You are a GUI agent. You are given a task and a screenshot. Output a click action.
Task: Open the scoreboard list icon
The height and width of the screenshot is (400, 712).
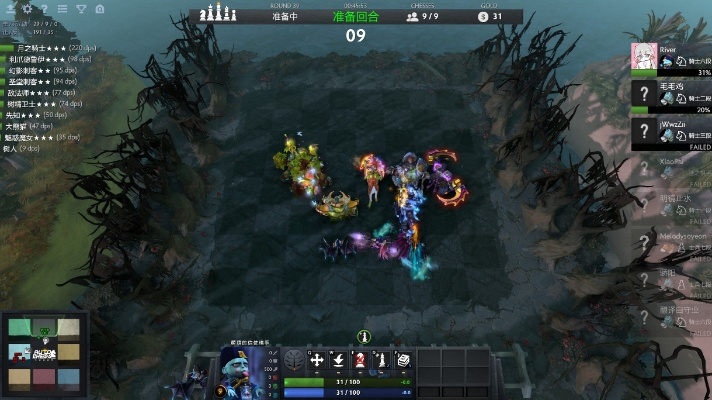tap(63, 8)
